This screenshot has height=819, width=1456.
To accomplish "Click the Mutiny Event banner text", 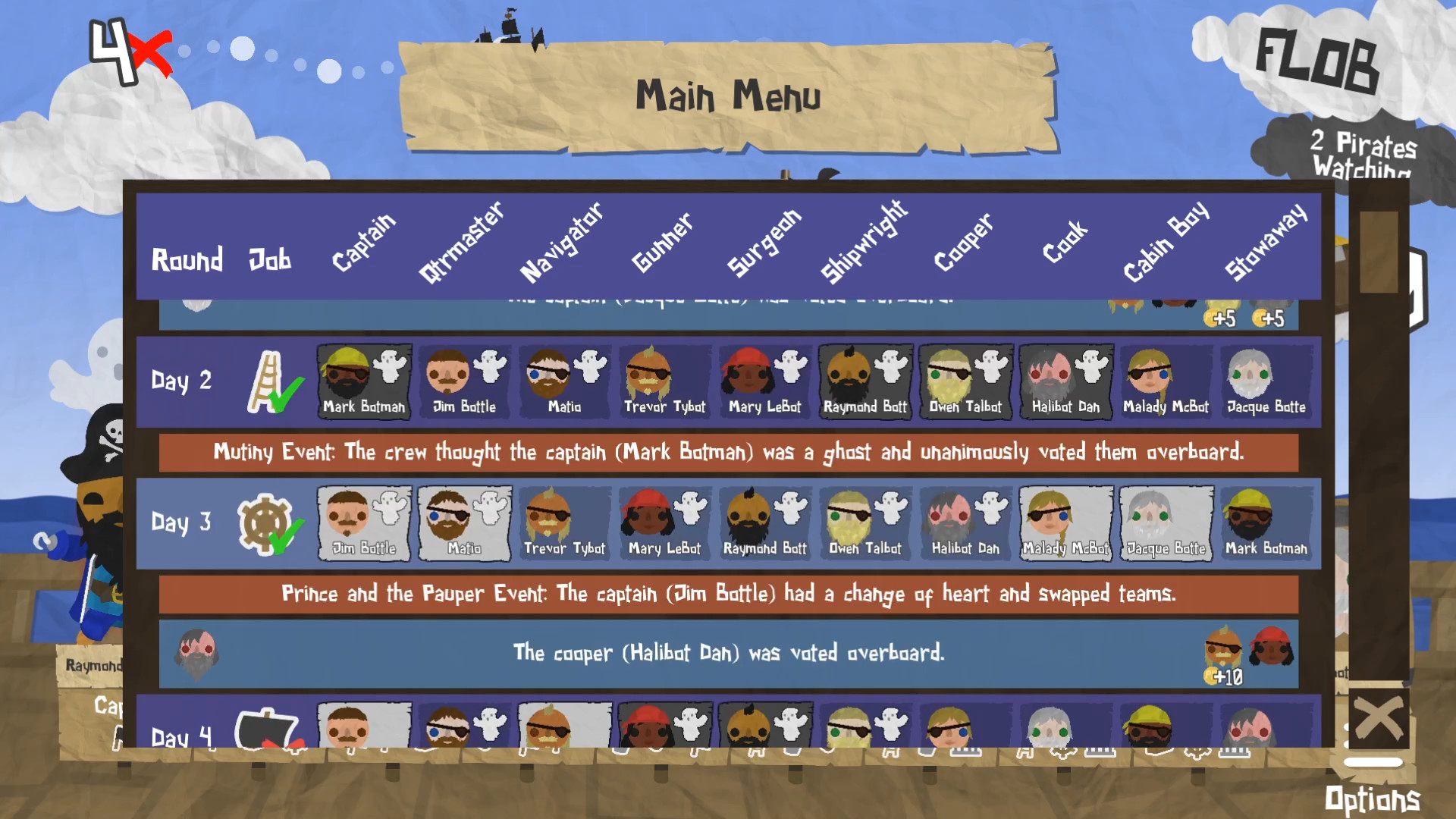I will tap(728, 453).
